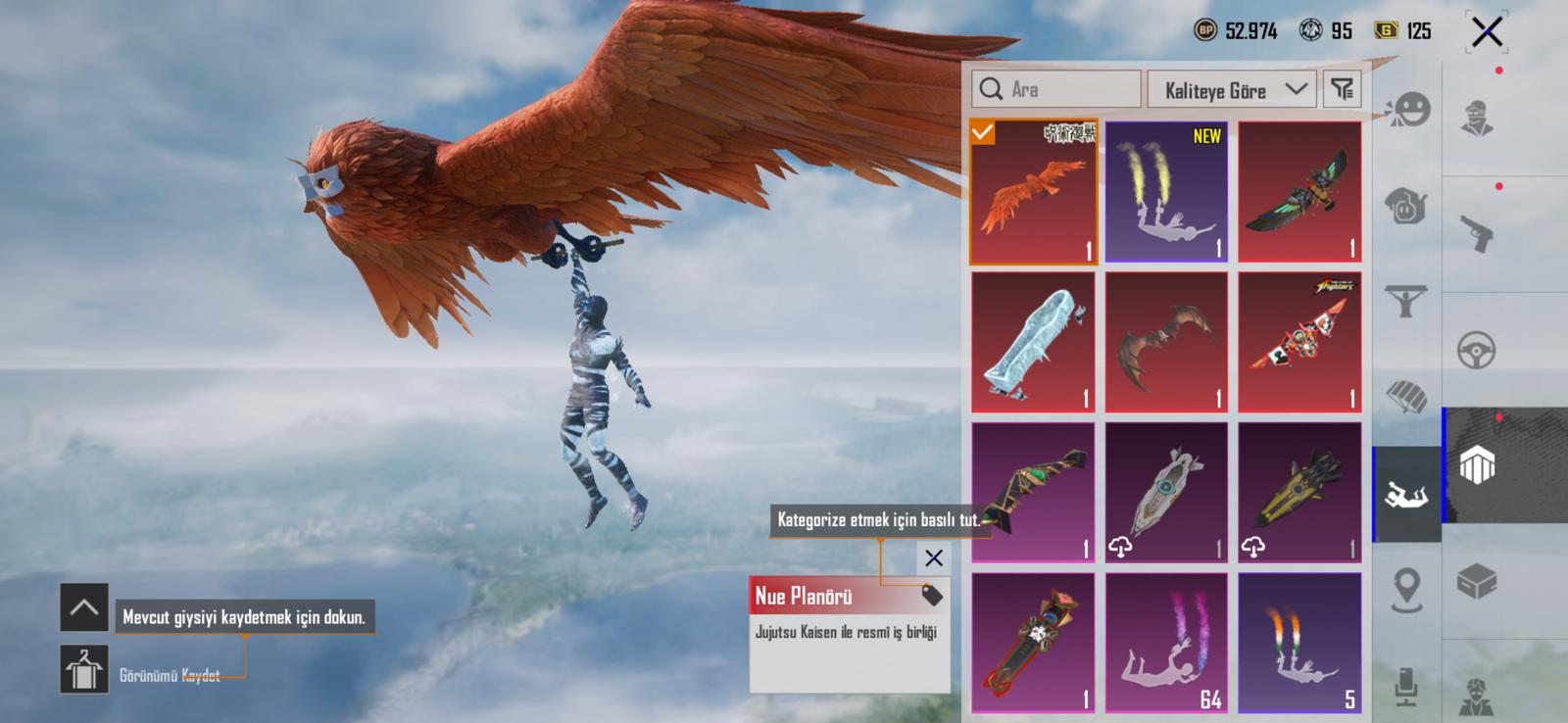Save look with the hanger icon

[84, 670]
